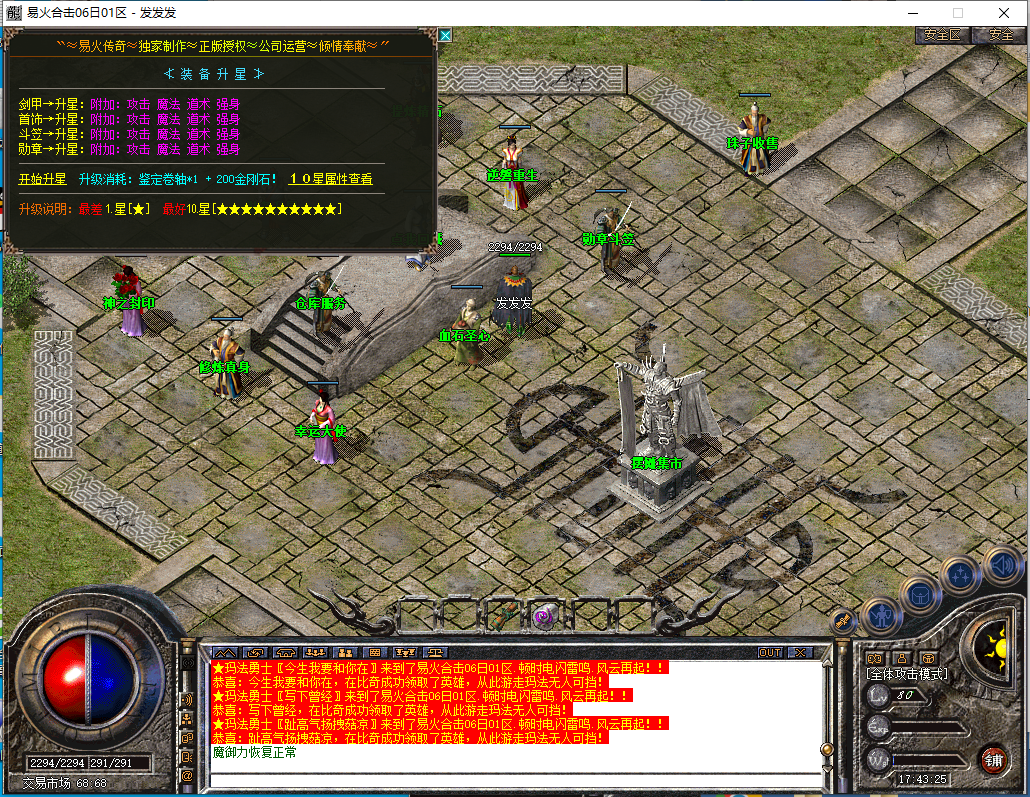Click the 开始升星 link to start star upgrade
This screenshot has height=797, width=1030.
[42, 179]
